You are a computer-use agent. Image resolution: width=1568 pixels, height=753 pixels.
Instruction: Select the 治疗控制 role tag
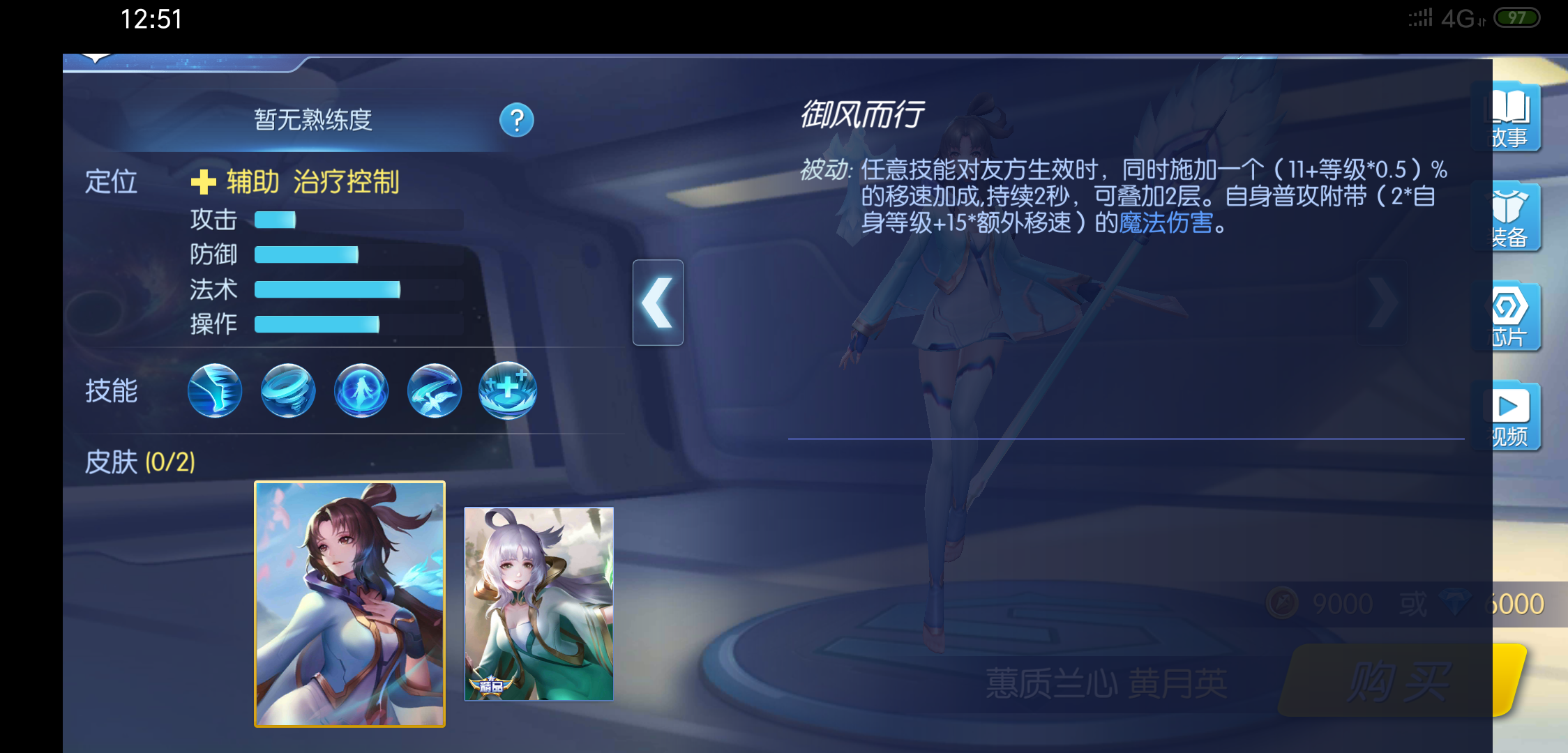(349, 180)
